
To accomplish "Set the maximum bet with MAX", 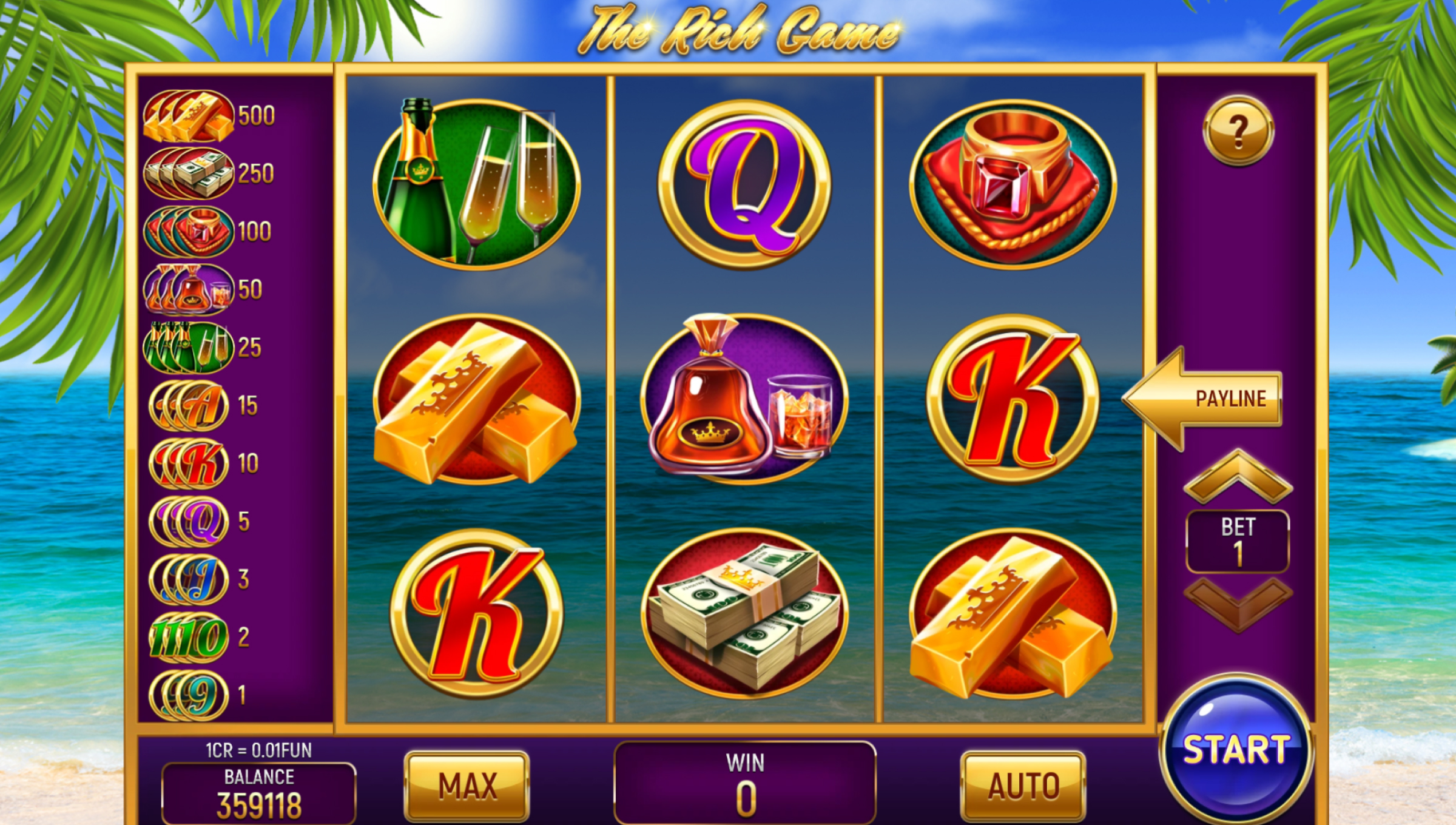I will click(467, 786).
